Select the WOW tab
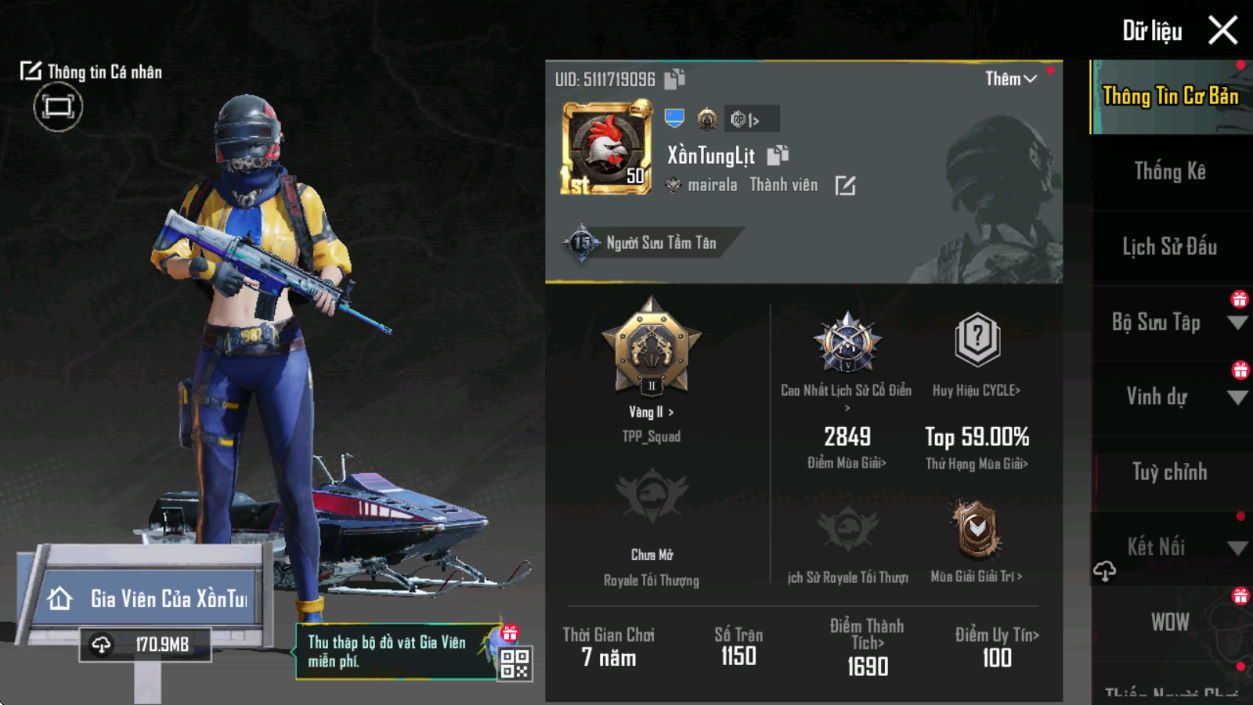 (1169, 622)
